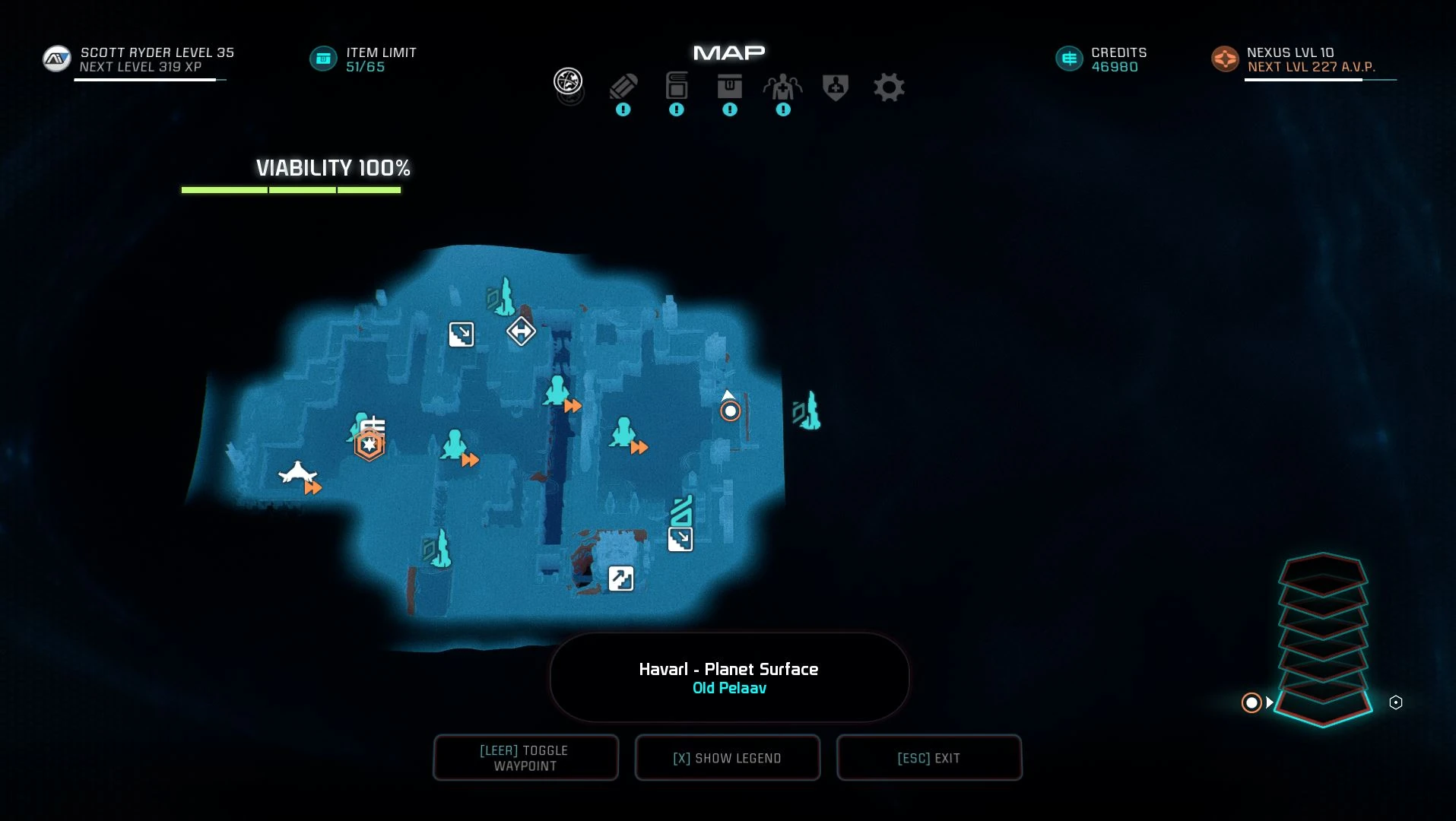Click the hexagon icon beside floor selector
Image resolution: width=1456 pixels, height=821 pixels.
[x=1396, y=702]
